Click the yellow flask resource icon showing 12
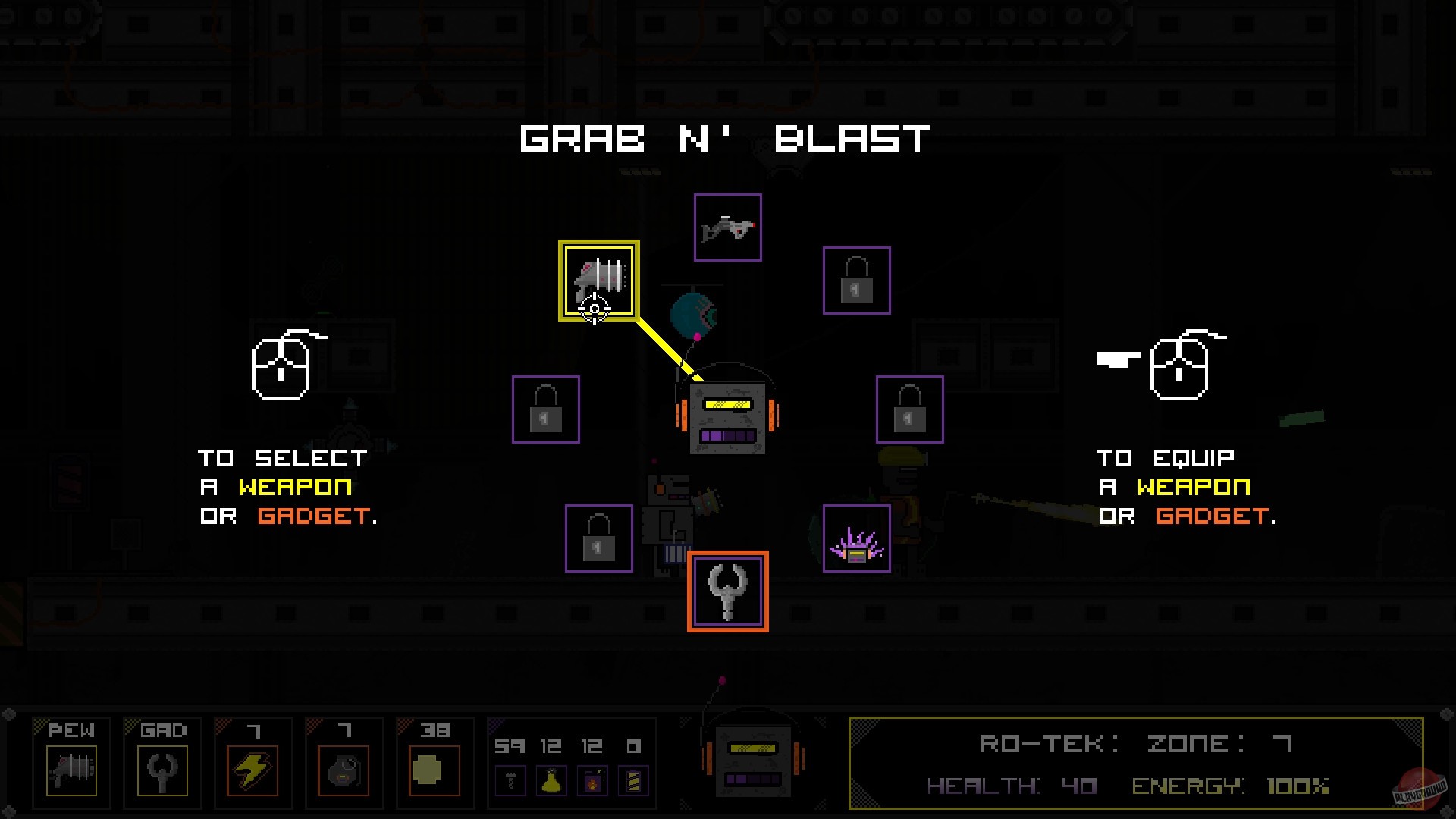This screenshot has height=819, width=1456. point(552,781)
